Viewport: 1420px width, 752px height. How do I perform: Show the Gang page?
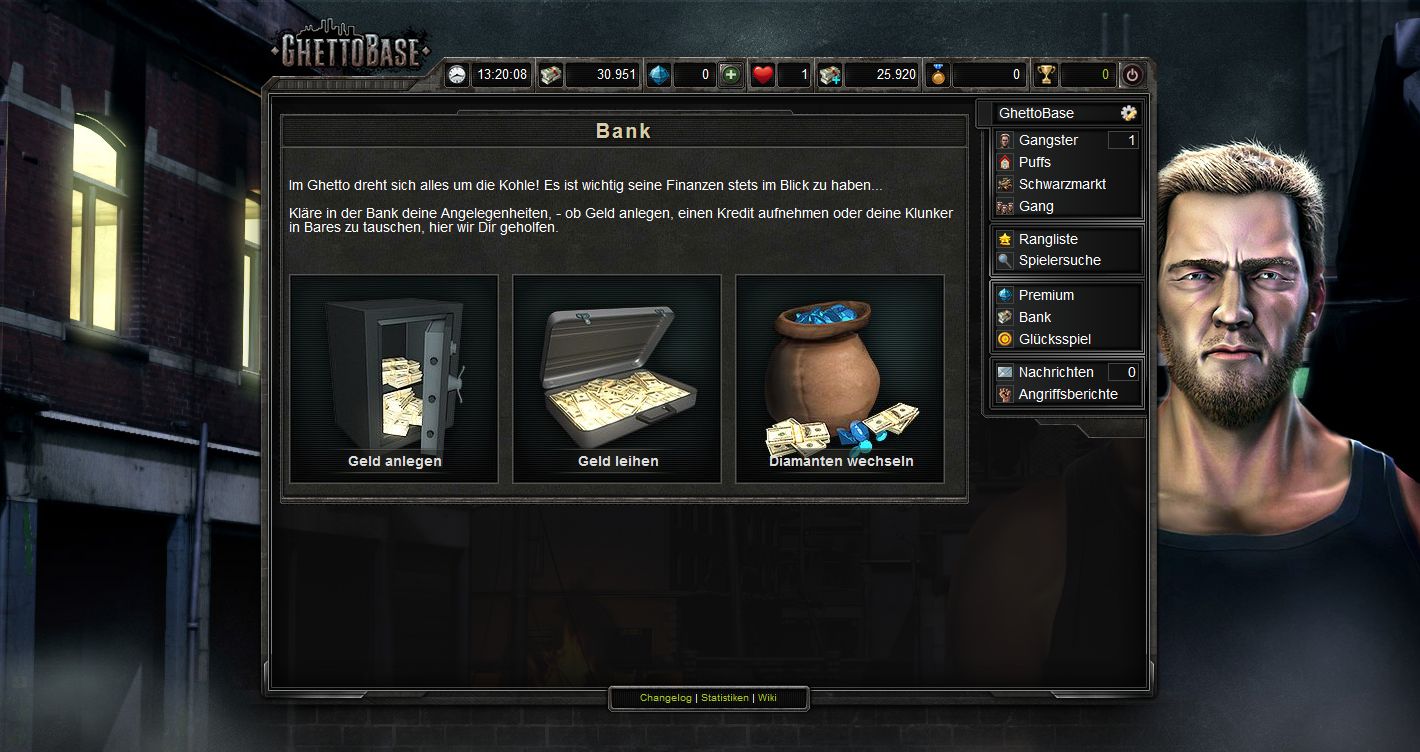tap(1036, 206)
